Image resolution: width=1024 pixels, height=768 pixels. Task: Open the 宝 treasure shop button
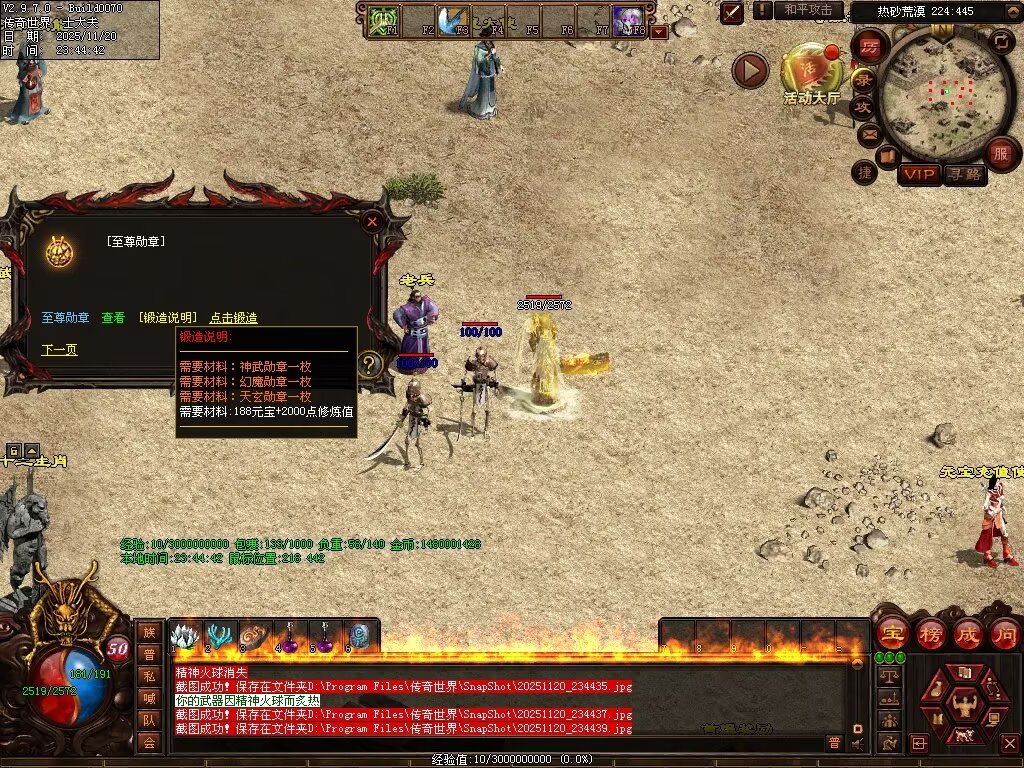coord(892,633)
